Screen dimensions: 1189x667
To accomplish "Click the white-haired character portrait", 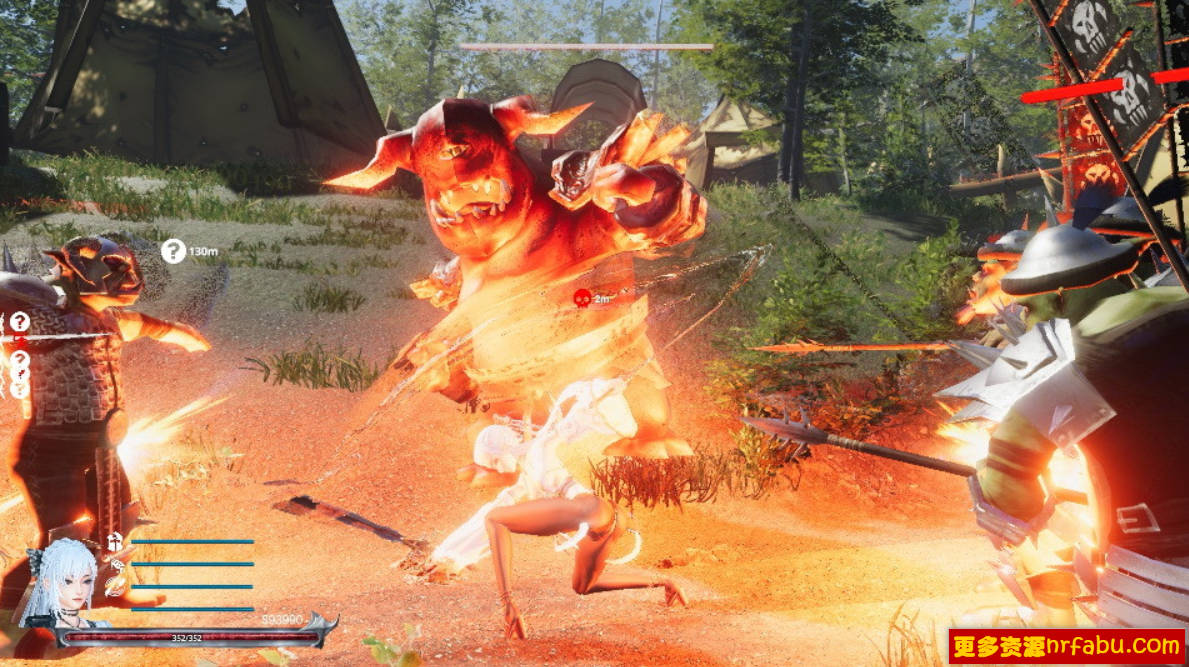I will [x=55, y=585].
